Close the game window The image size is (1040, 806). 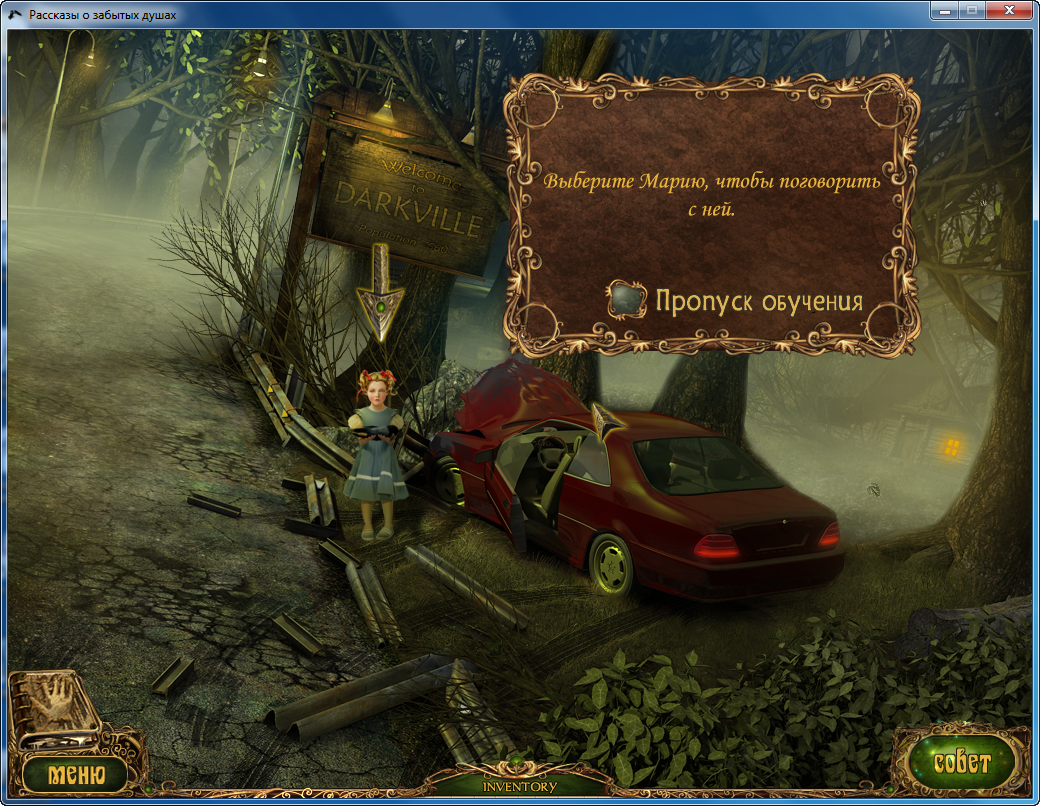point(1010,11)
